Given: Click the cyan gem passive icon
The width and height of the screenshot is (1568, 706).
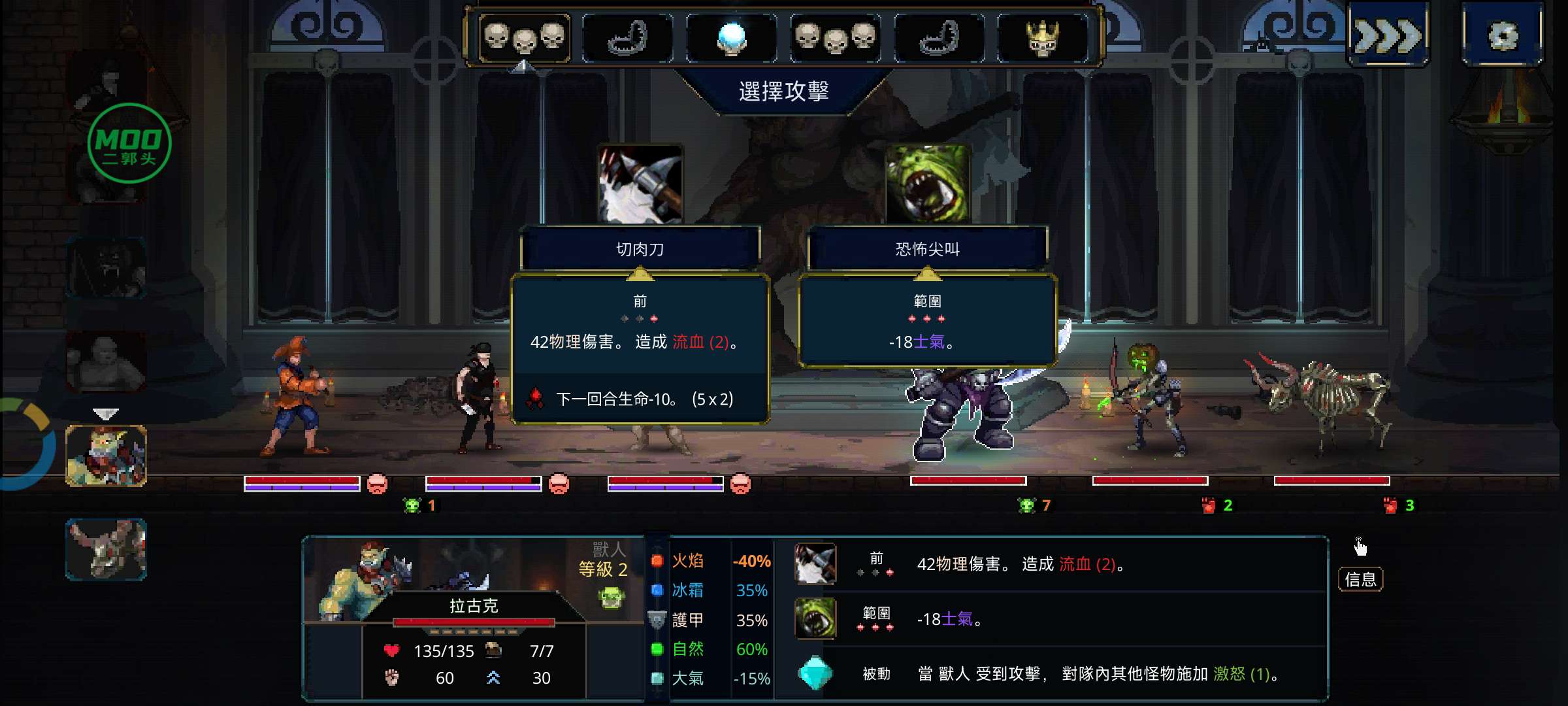Looking at the screenshot, I should 815,673.
